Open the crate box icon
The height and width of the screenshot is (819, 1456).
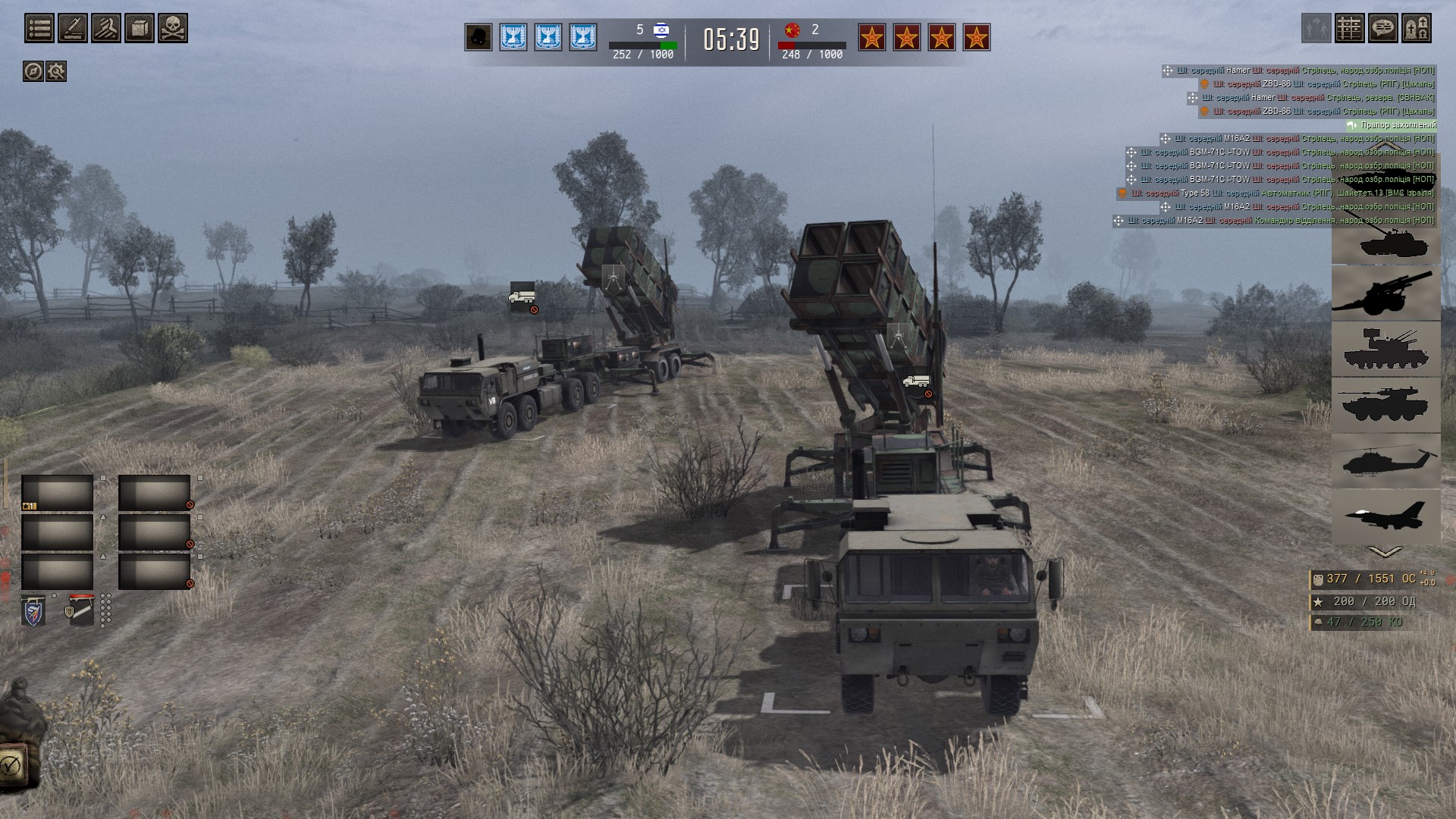pos(140,29)
